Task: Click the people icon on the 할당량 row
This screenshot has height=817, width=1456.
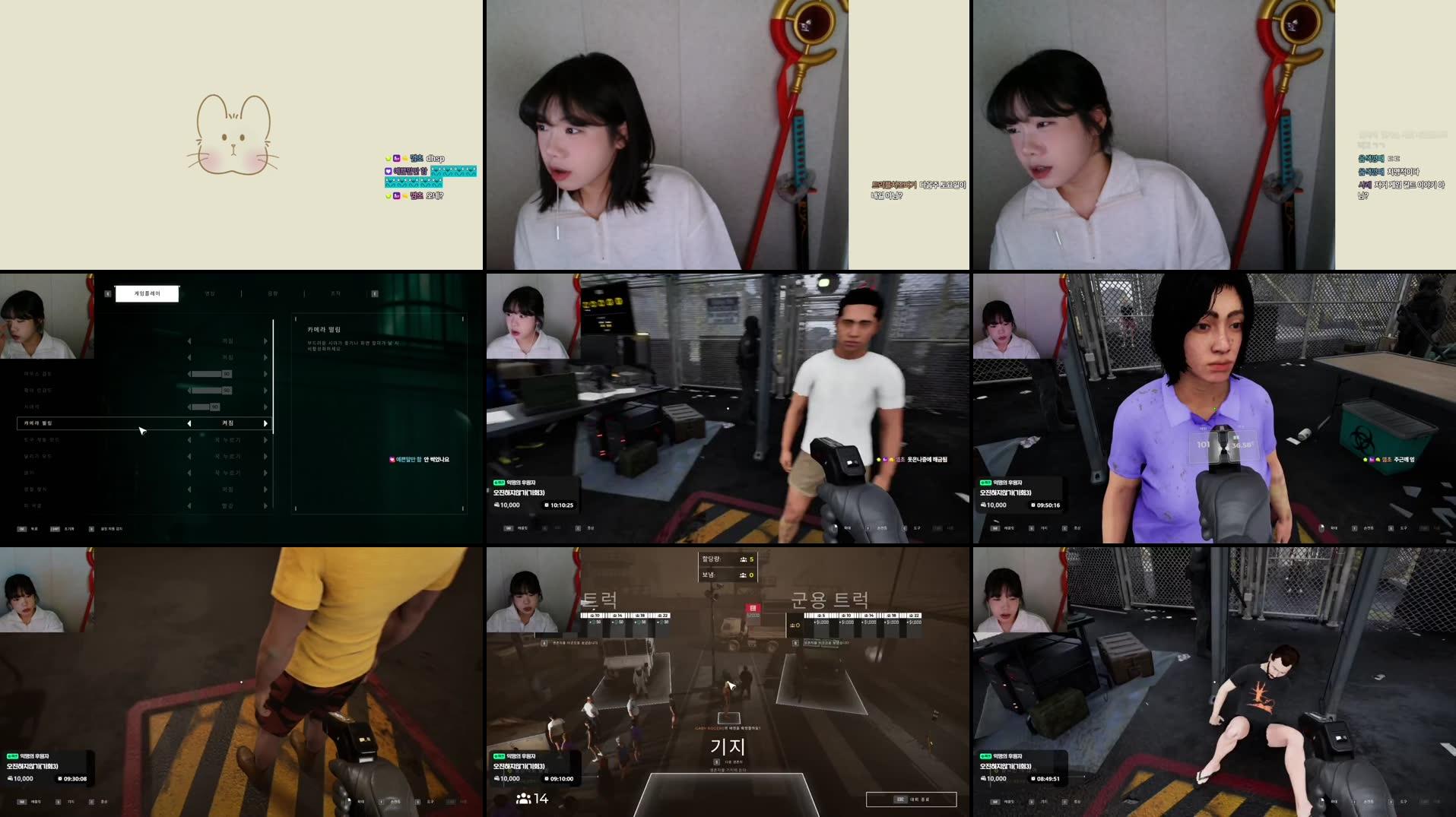Action: coord(743,559)
